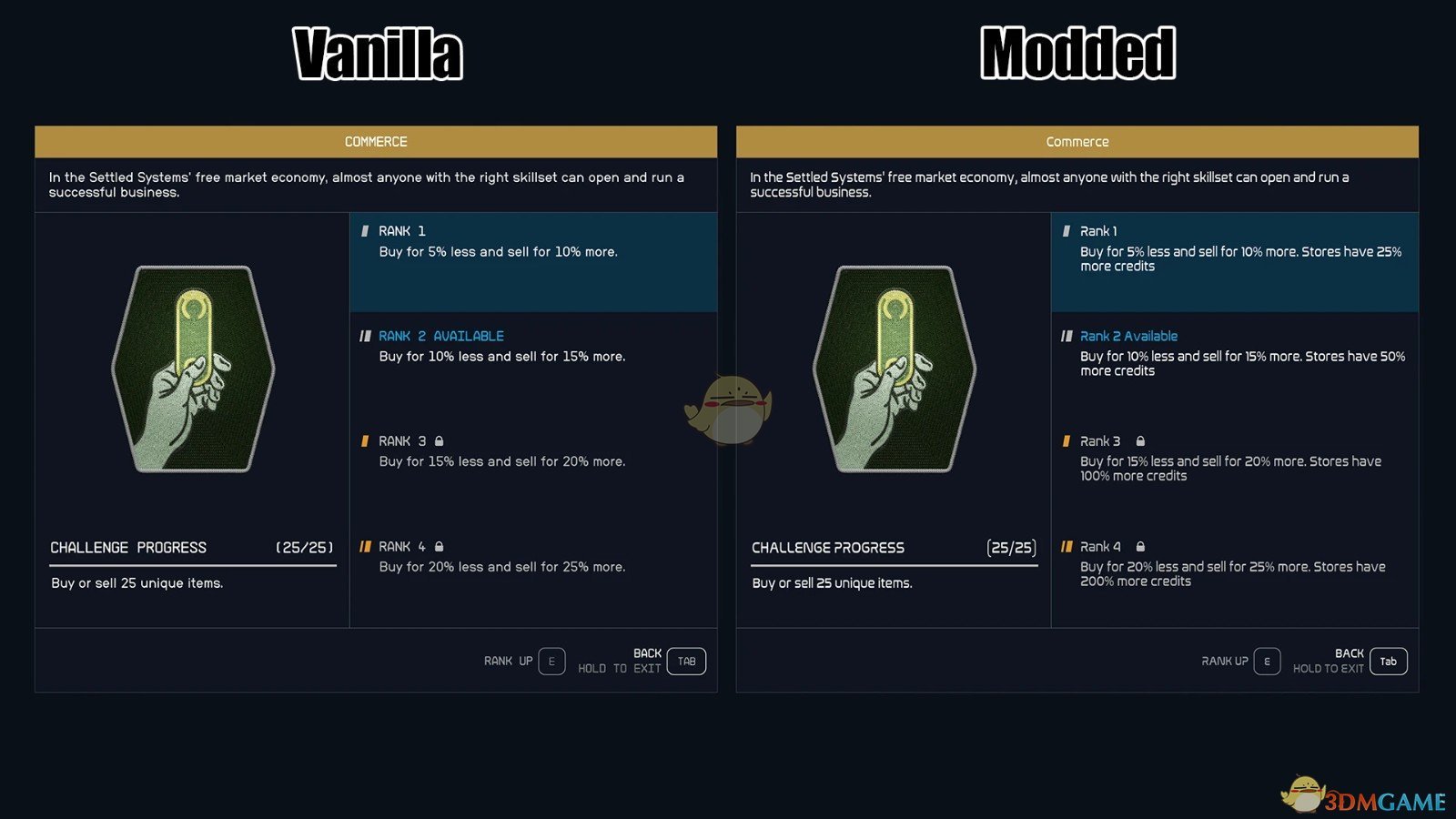
Task: Click Rank Up in the Modded panel
Action: [1267, 662]
